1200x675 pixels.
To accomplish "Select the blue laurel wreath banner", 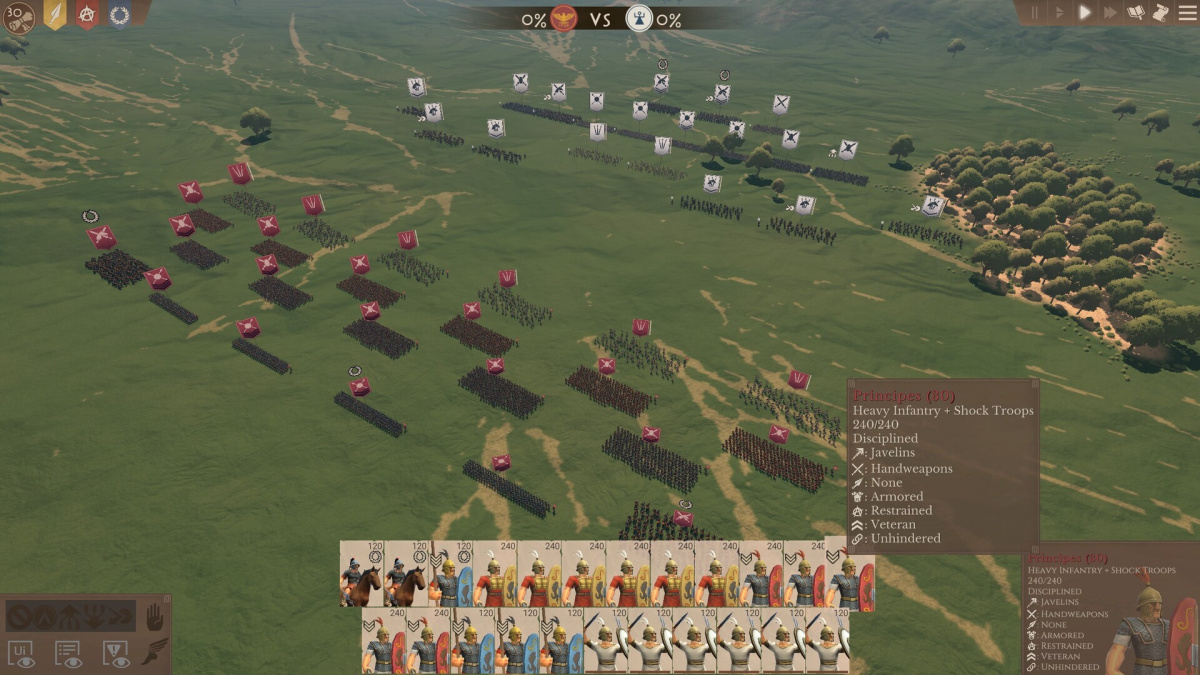I will (119, 15).
